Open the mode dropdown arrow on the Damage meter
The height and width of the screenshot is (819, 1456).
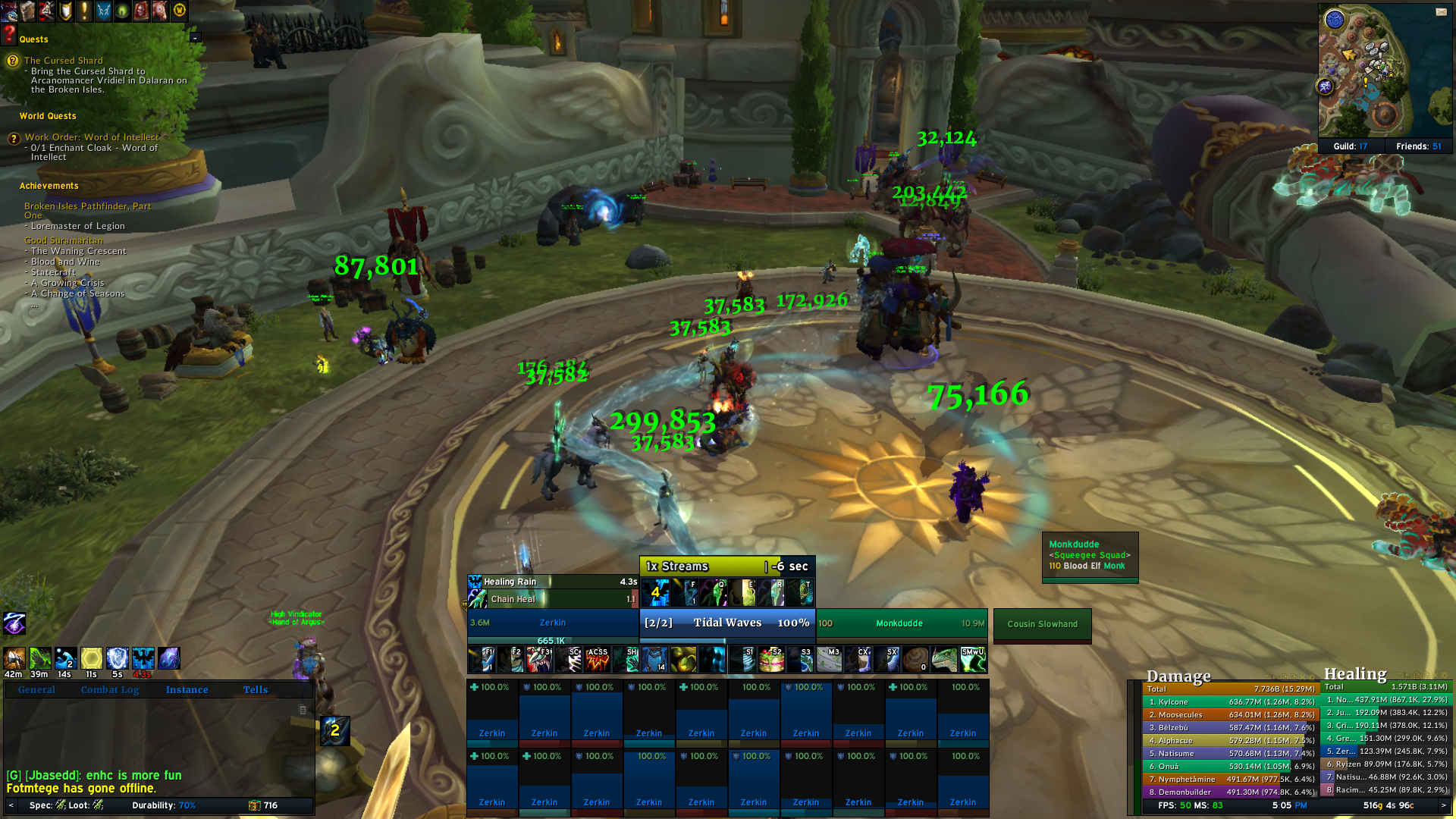(x=1266, y=676)
